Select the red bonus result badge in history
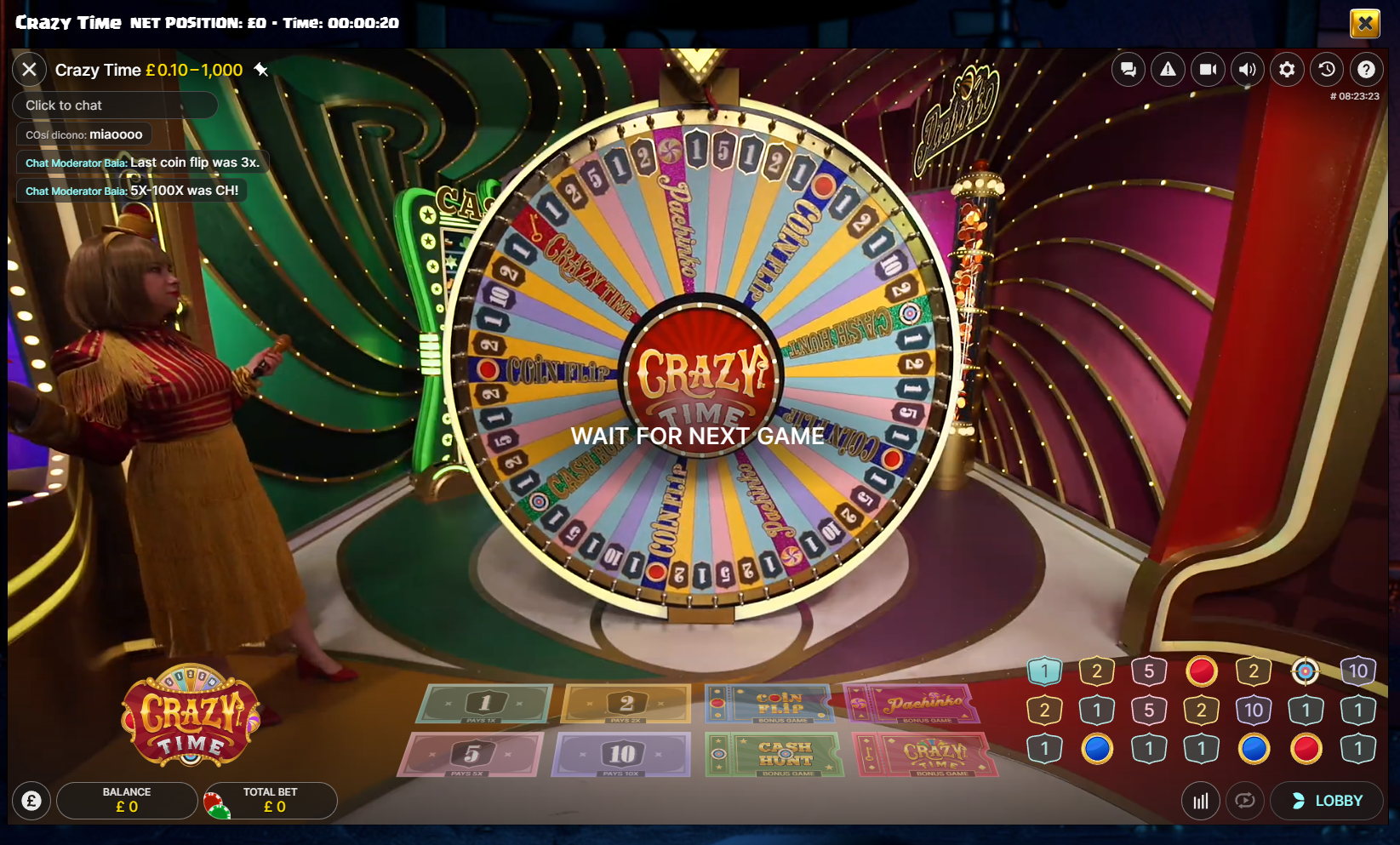Image resolution: width=1400 pixels, height=845 pixels. [1201, 671]
